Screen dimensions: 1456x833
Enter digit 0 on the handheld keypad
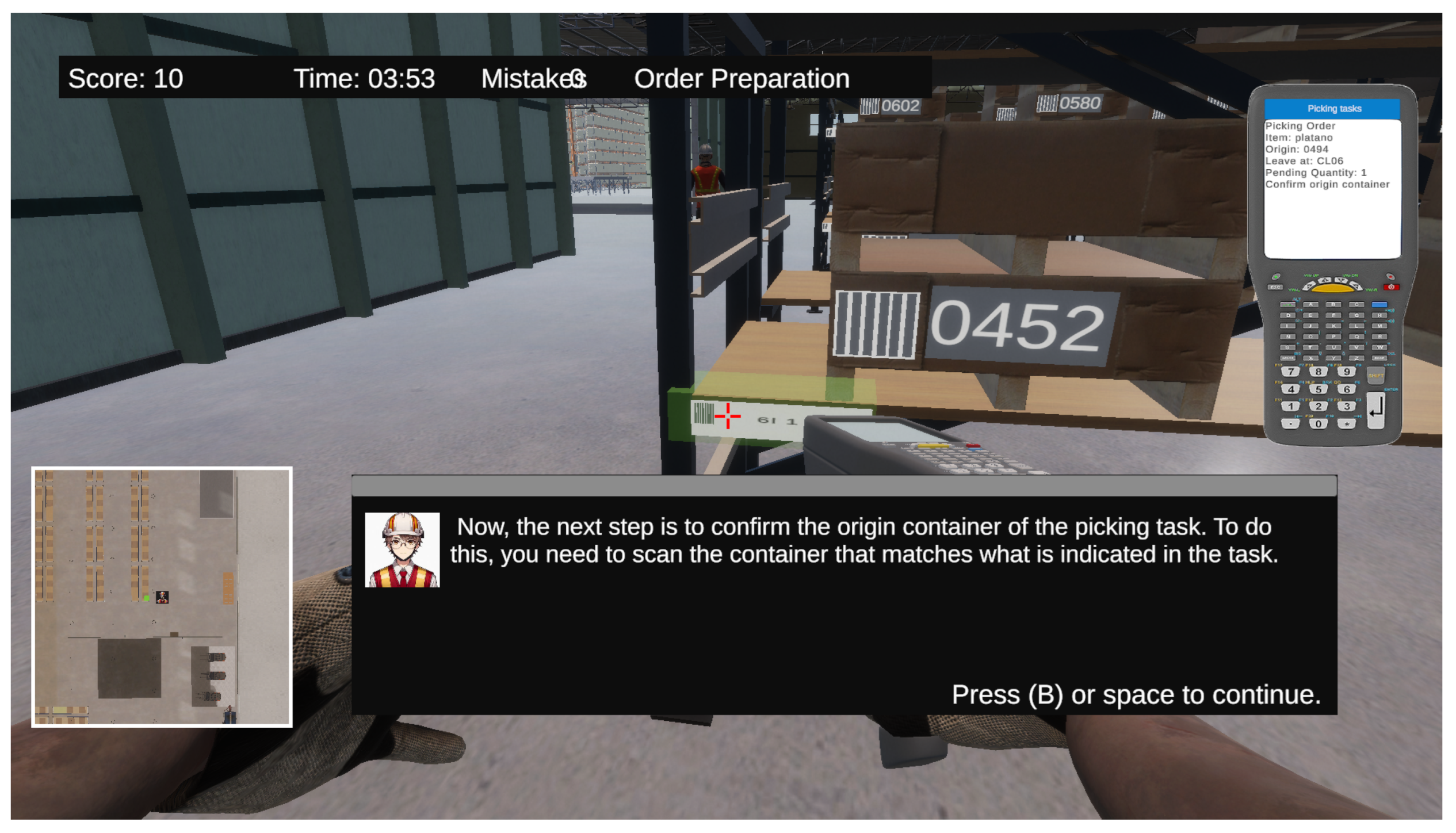point(1318,424)
